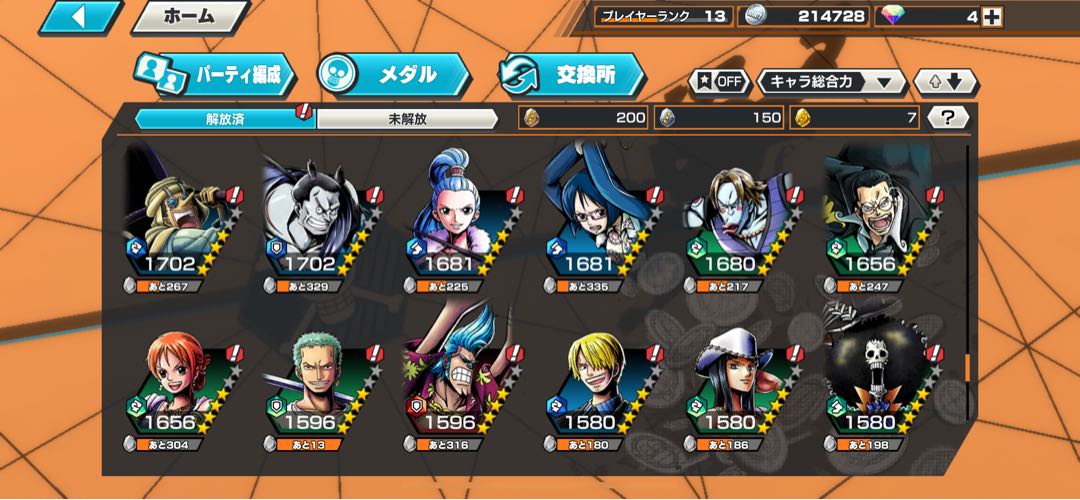1080x500 pixels.
Task: Open パーティ編成 party formation
Action: tap(217, 75)
